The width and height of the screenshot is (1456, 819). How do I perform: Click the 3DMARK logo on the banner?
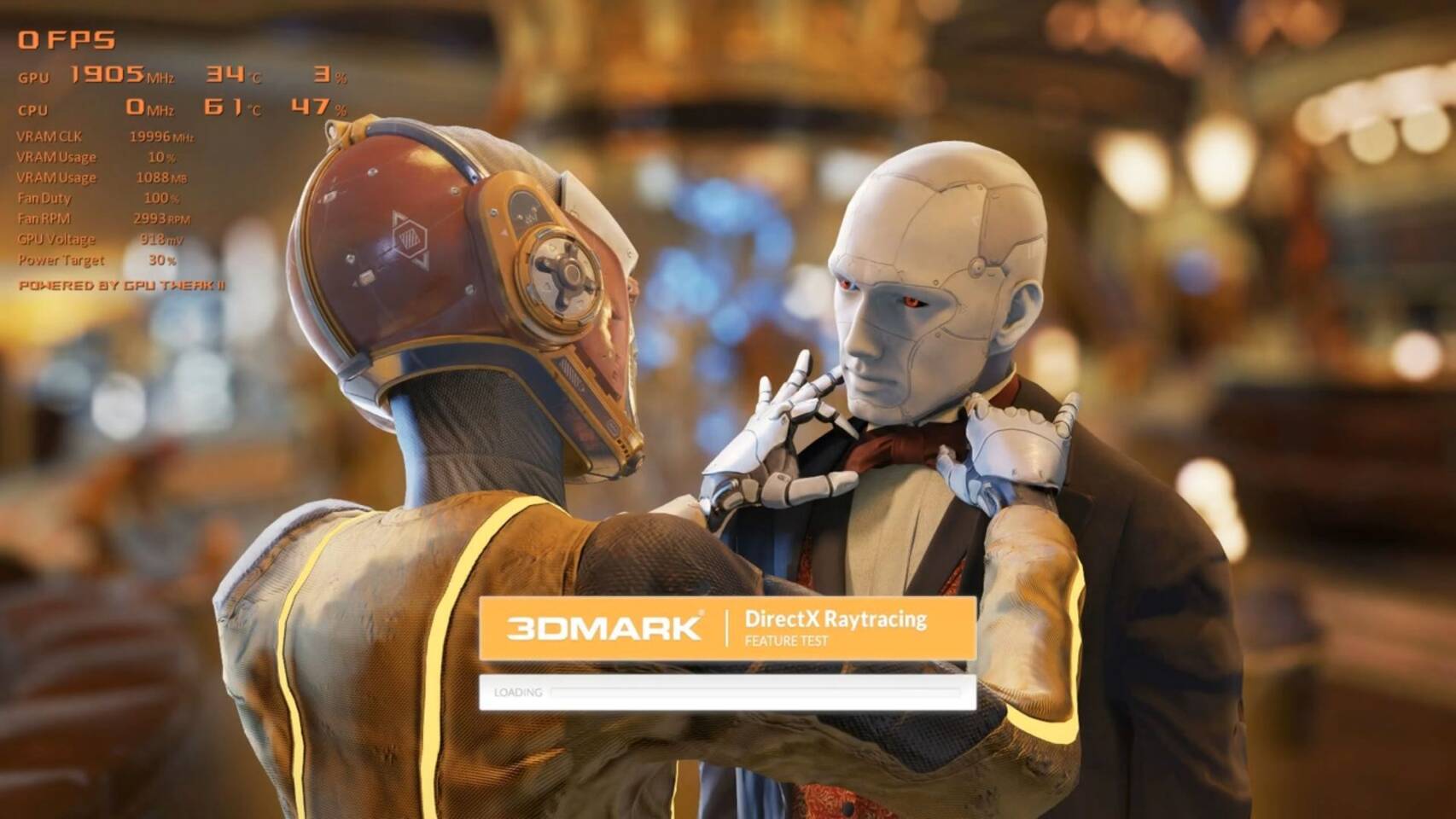click(606, 624)
